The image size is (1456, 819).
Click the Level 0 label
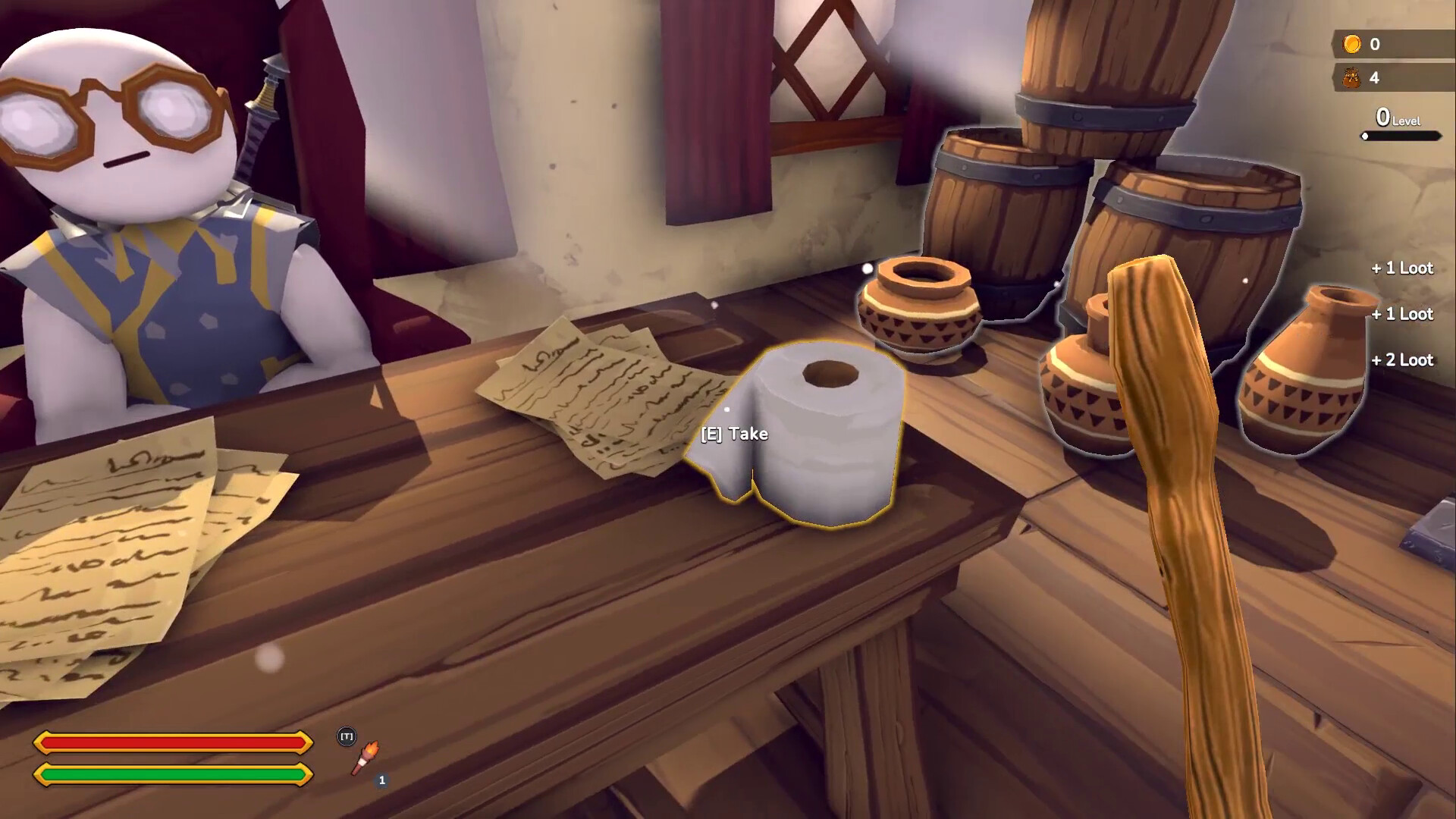[1398, 118]
